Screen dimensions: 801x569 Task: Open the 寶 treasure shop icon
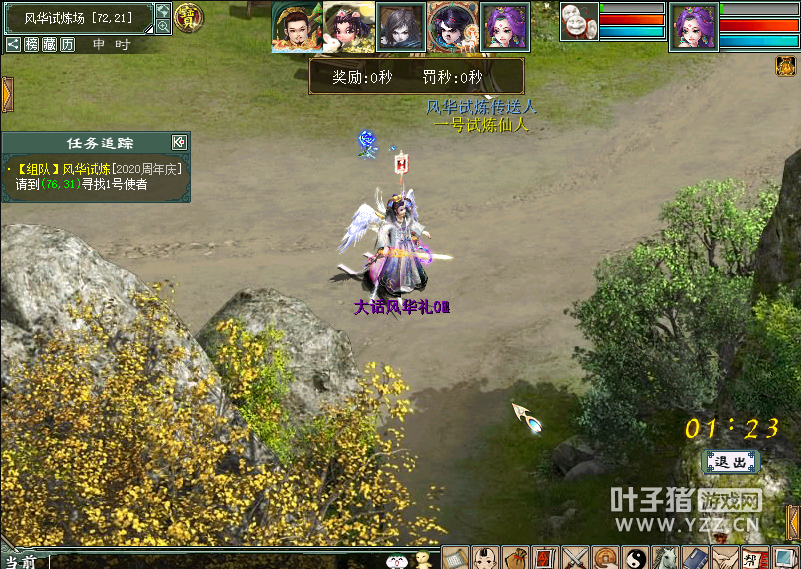188,15
